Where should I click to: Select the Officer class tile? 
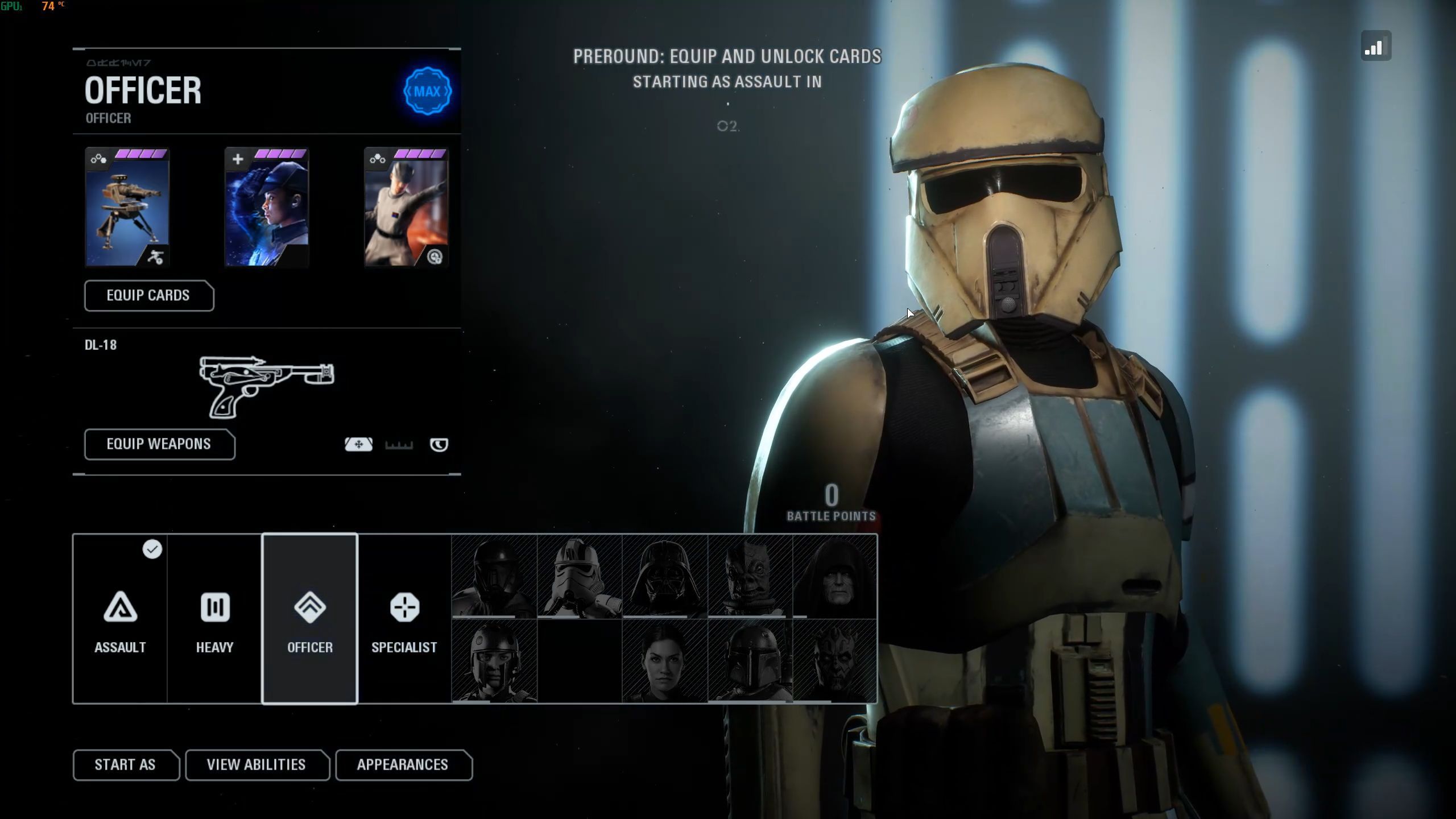click(310, 619)
